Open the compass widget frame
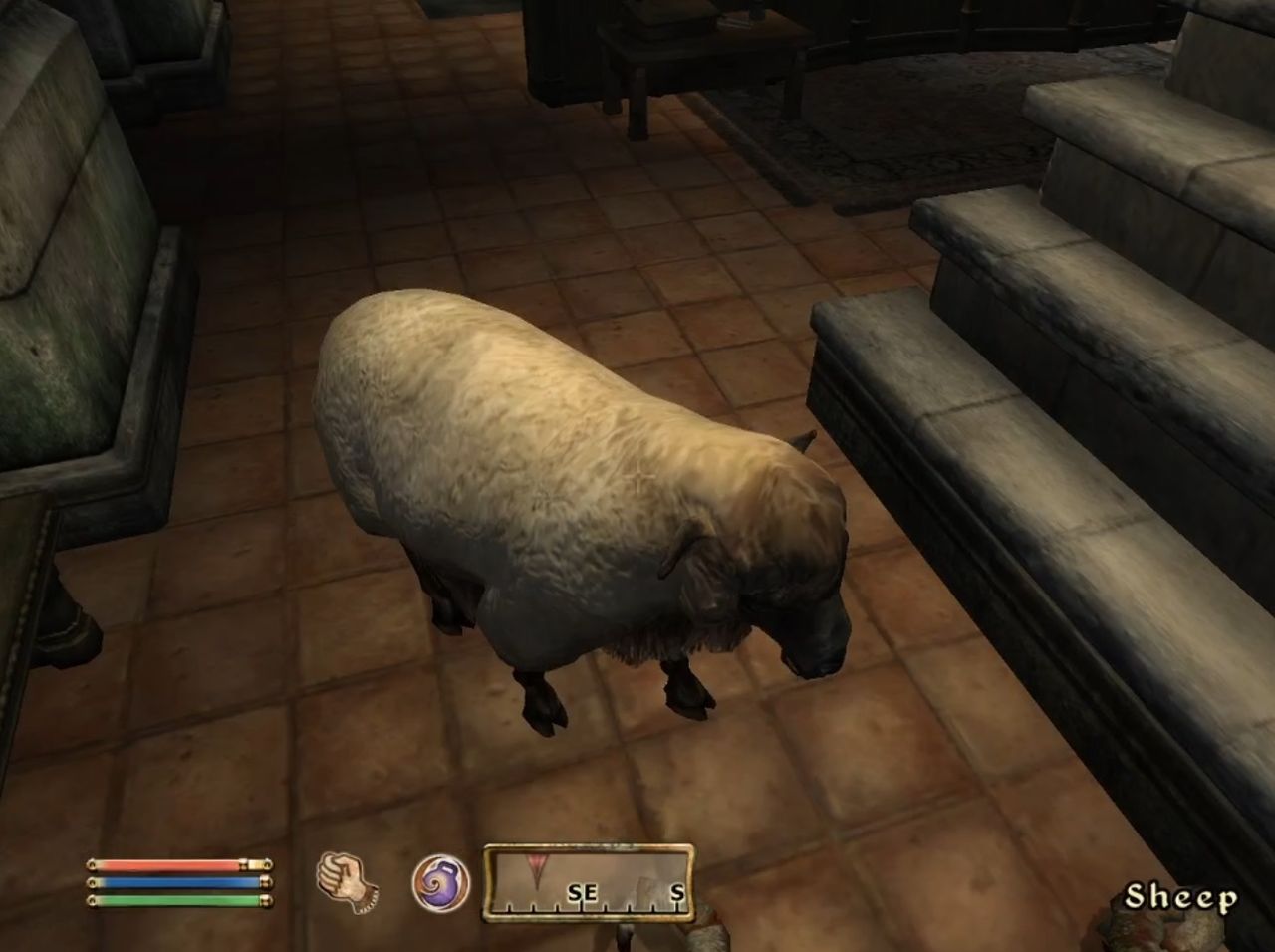 coord(588,886)
